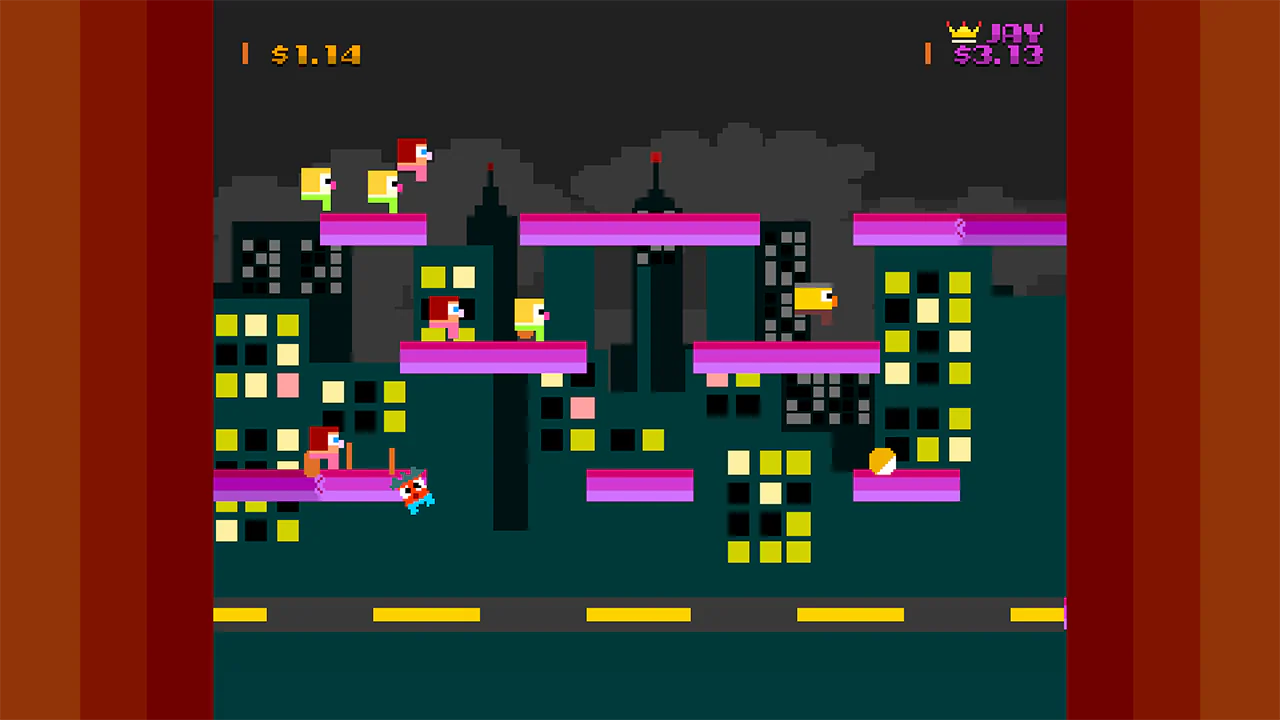The height and width of the screenshot is (720, 1280).
Task: Select the yellow bird flying near right building
Action: click(x=813, y=299)
